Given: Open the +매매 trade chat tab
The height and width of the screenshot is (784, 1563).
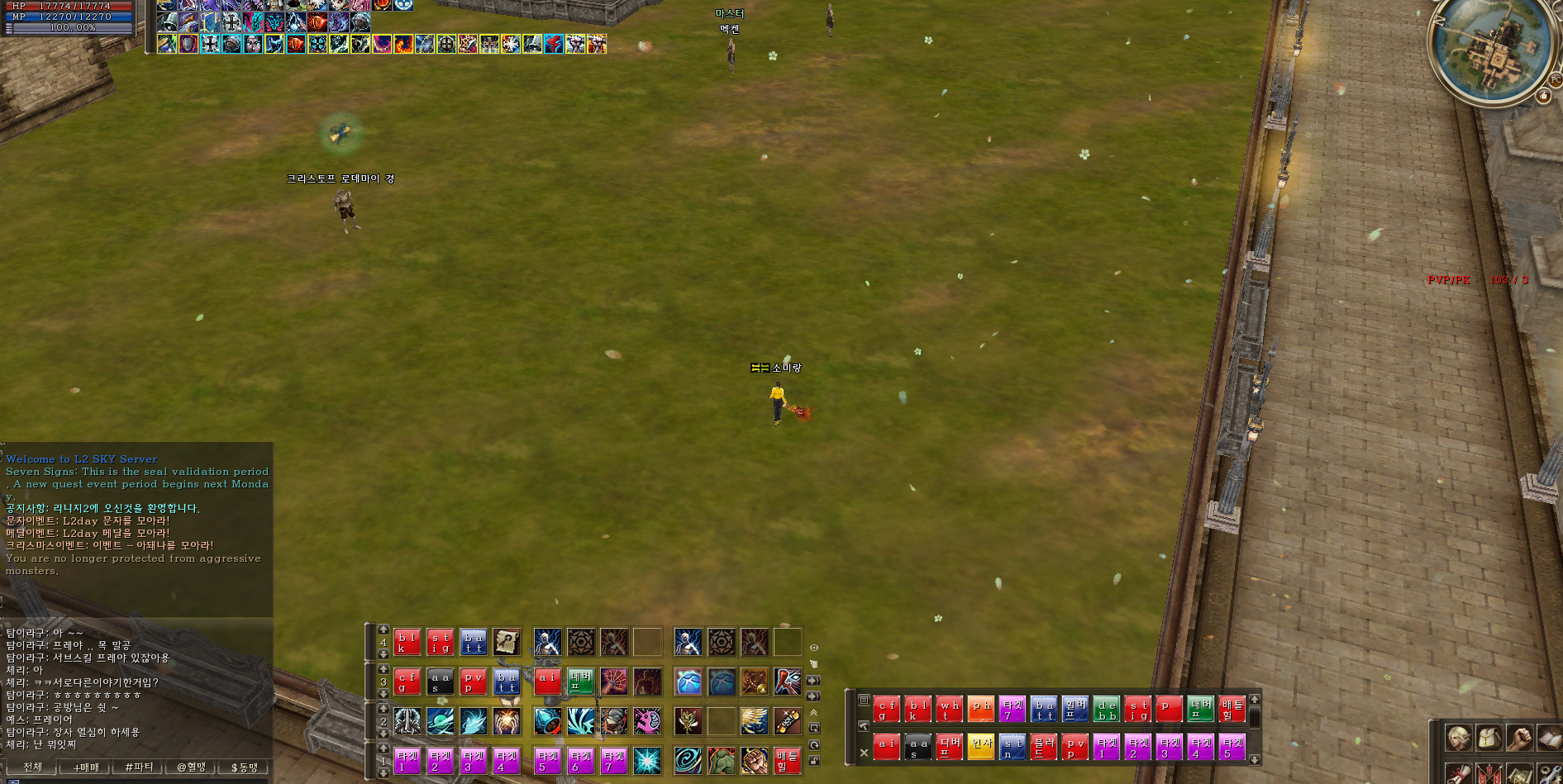Looking at the screenshot, I should pos(85,767).
